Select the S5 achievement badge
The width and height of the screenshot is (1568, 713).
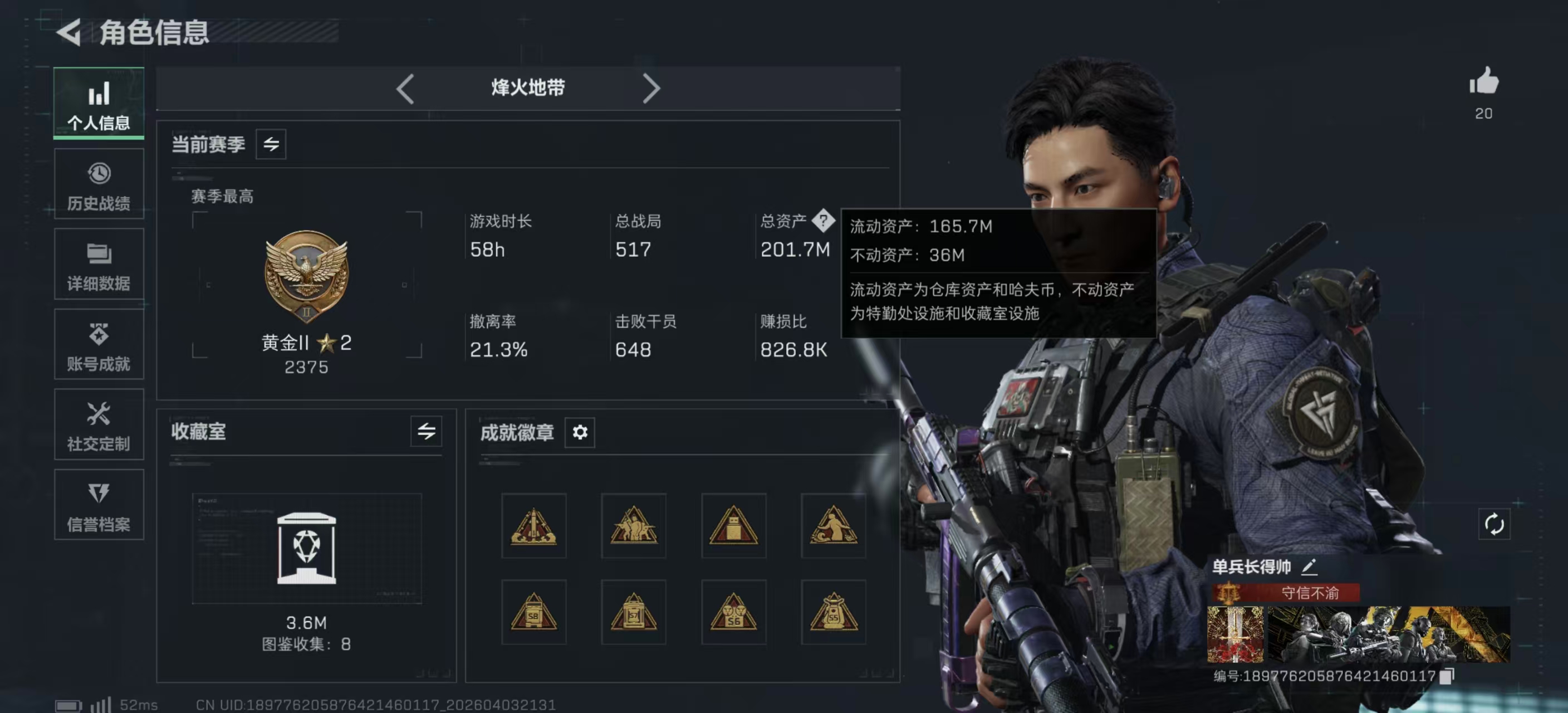point(834,613)
